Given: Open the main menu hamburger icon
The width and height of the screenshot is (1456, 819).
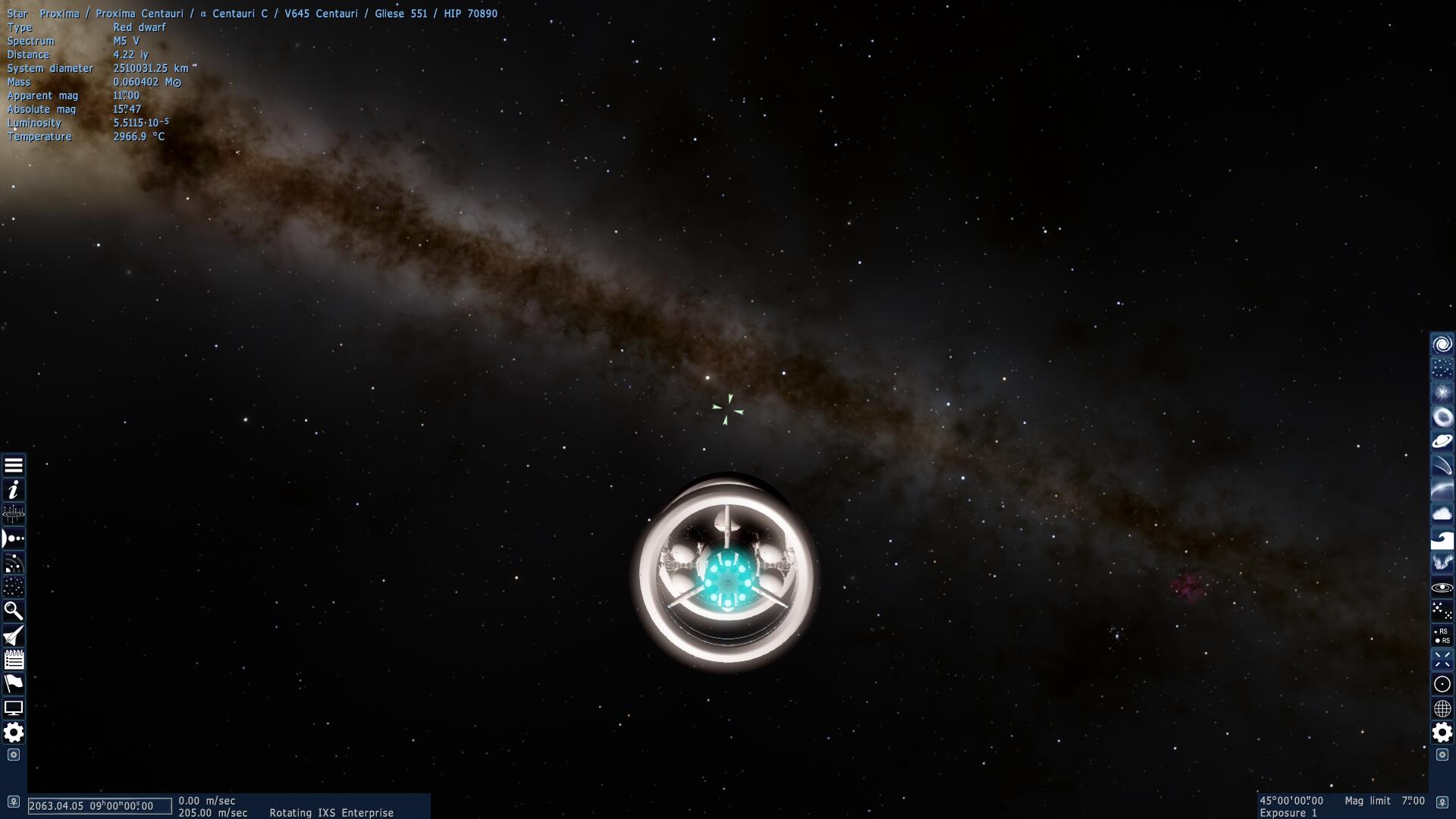Looking at the screenshot, I should coord(14,466).
